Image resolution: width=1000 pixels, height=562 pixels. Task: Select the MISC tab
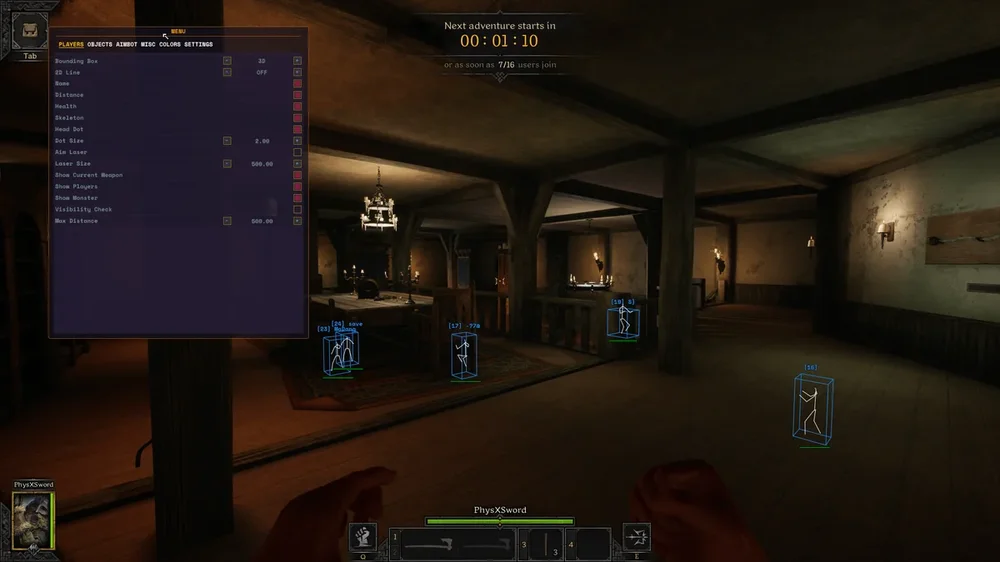148,44
